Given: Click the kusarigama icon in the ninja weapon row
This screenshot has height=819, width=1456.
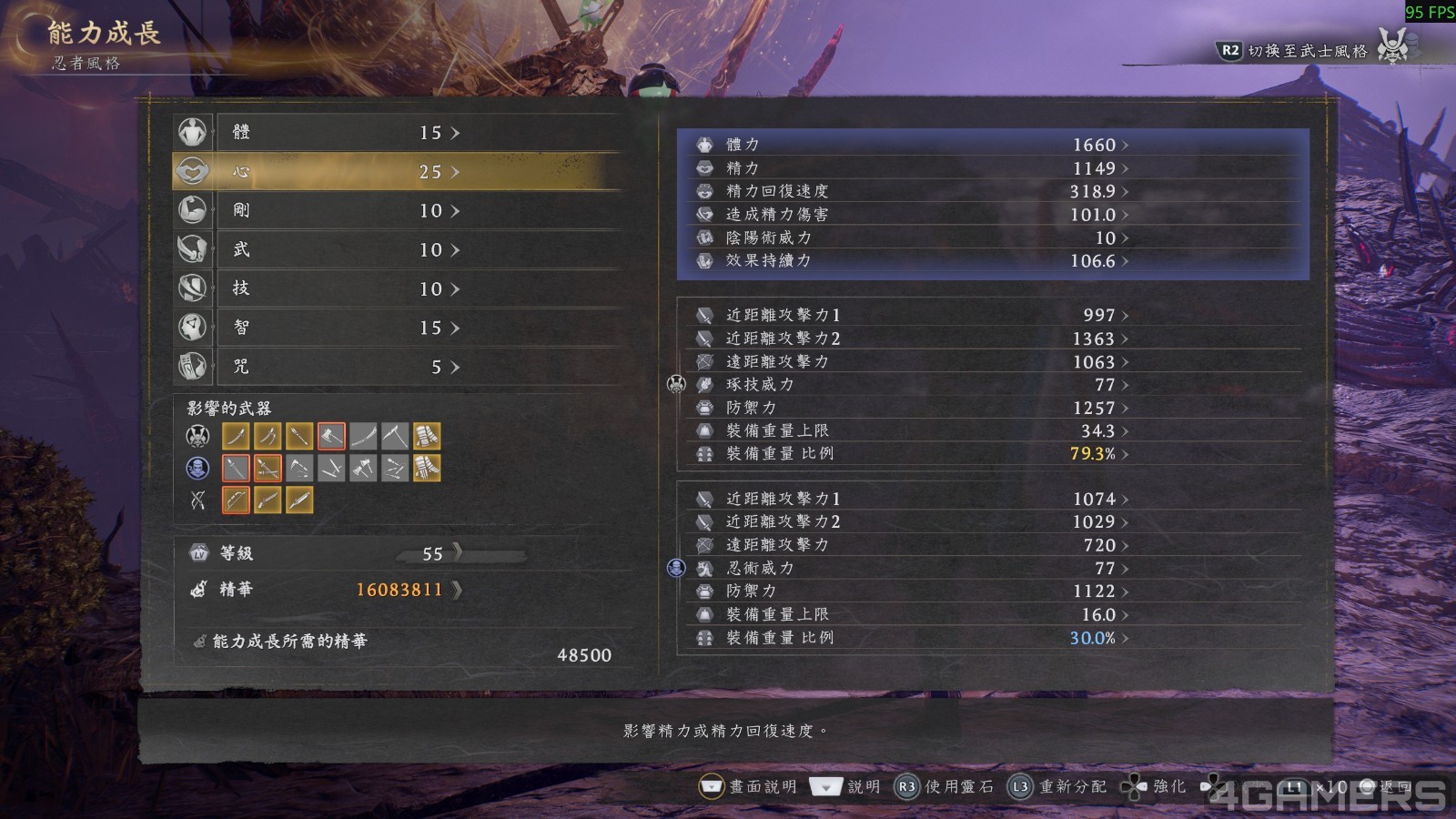Looking at the screenshot, I should (x=299, y=468).
